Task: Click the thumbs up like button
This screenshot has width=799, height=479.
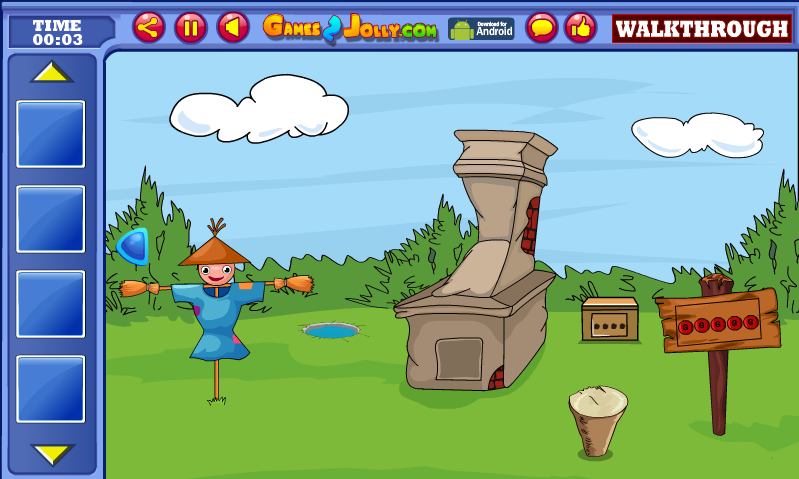Action: (x=581, y=27)
